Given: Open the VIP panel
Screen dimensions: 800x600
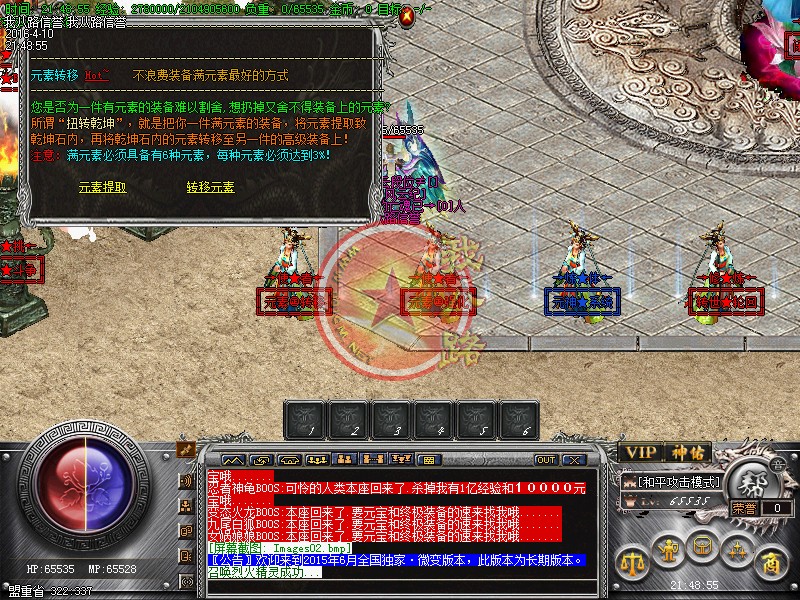Looking at the screenshot, I should coord(641,453).
